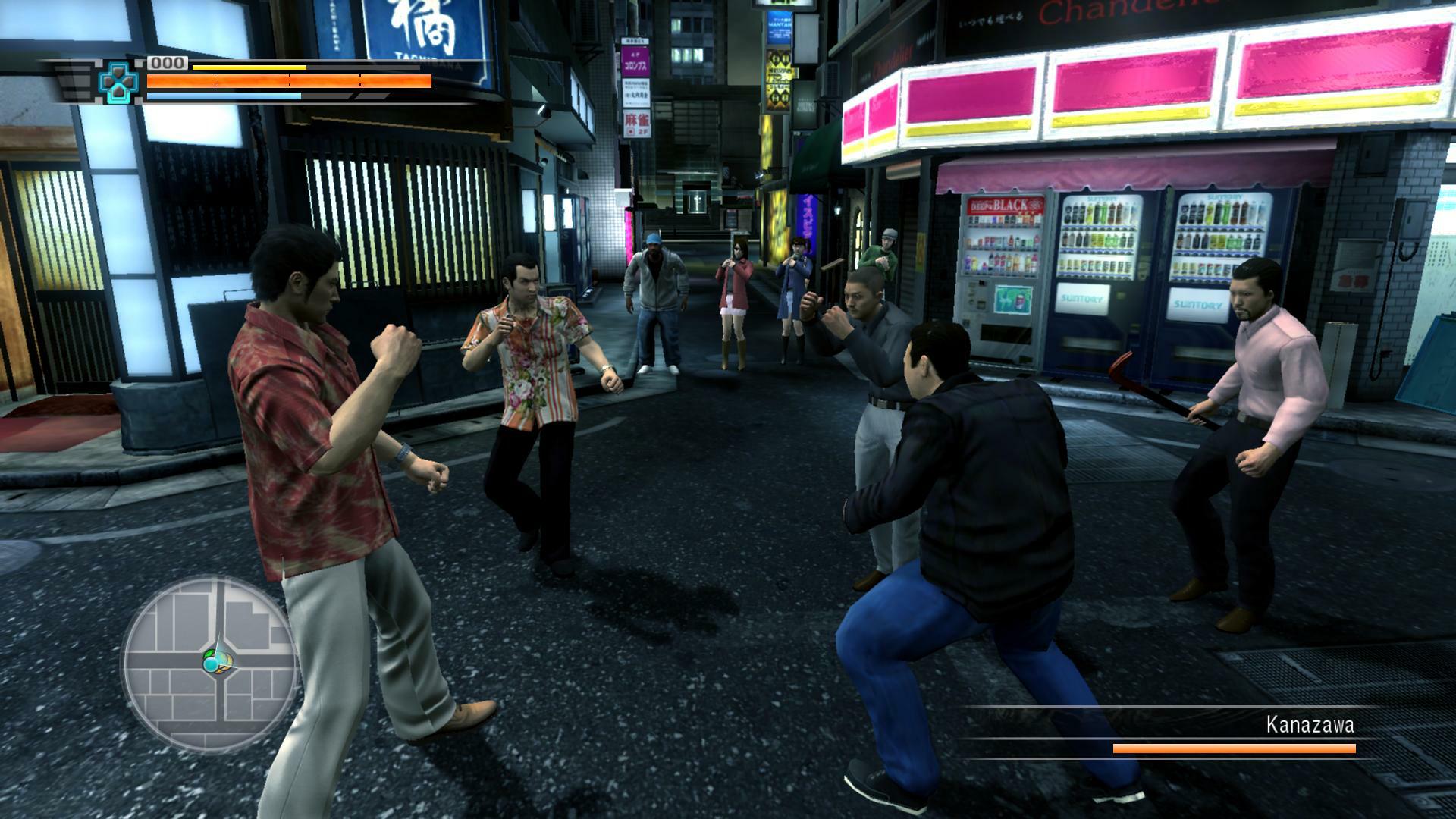Click the Mahjong 2F parlor sign
Screen dimensions: 1456x819
tap(635, 124)
